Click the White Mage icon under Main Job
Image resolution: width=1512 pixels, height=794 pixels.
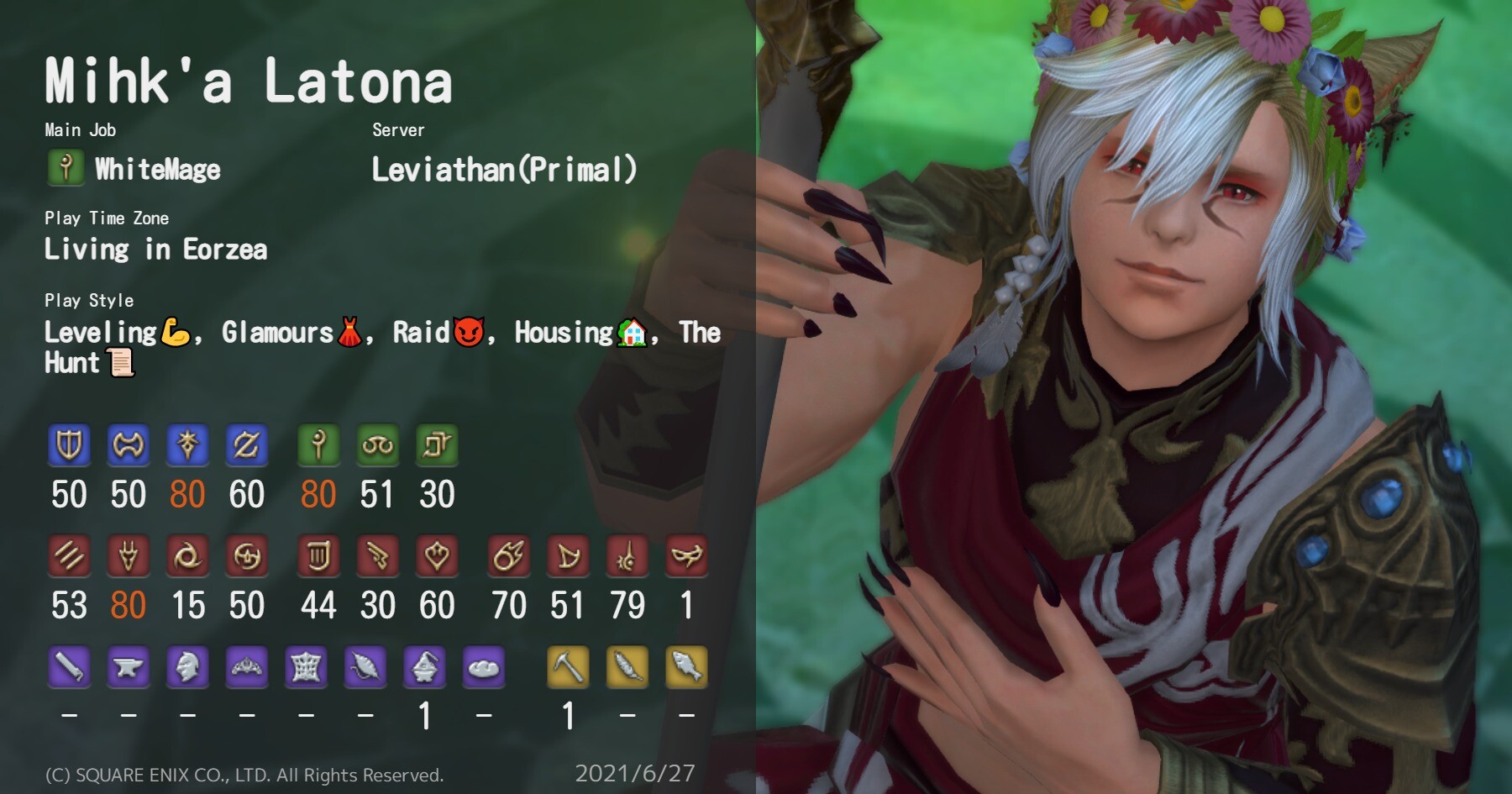pyautogui.click(x=66, y=168)
